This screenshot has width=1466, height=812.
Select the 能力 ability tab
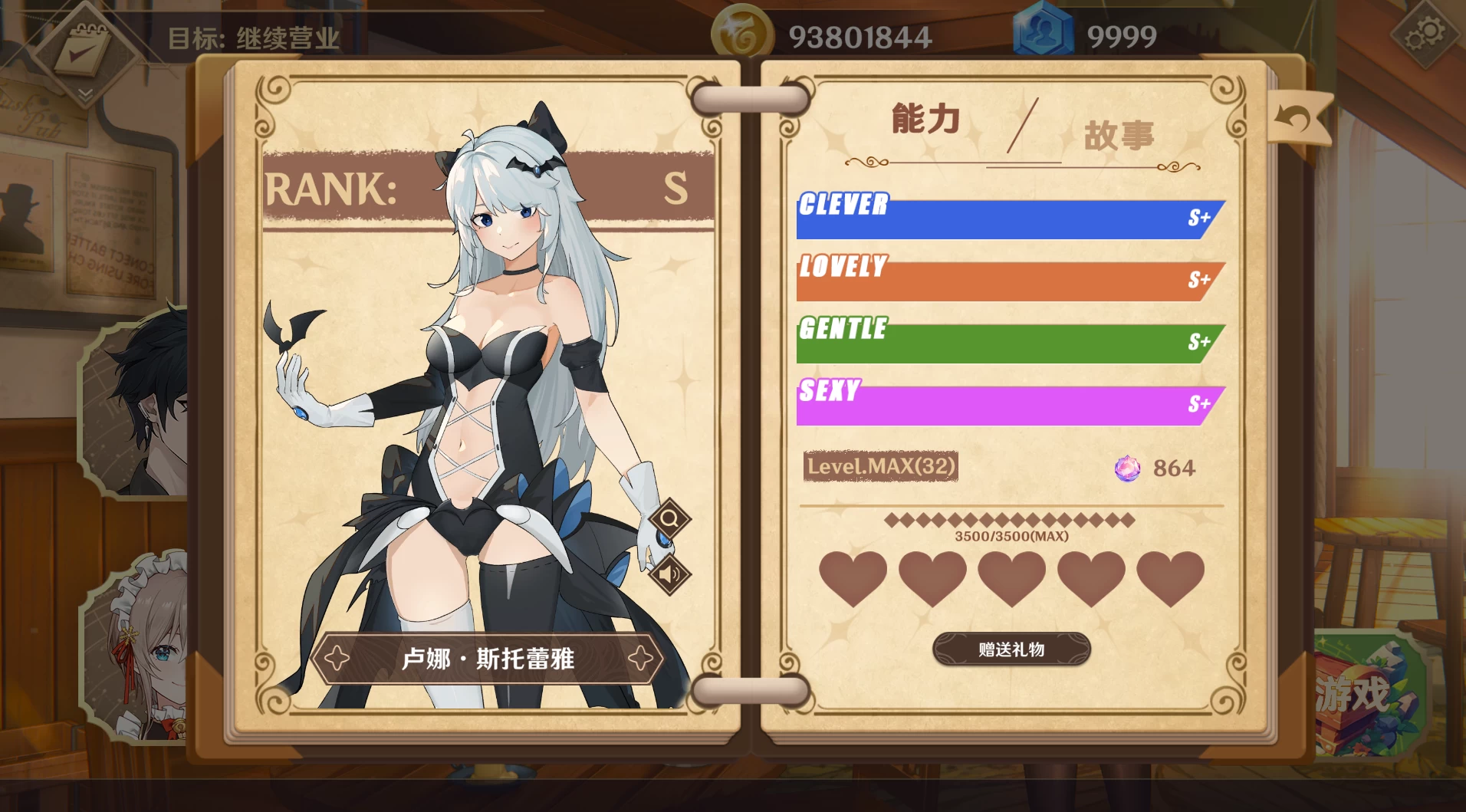[925, 120]
